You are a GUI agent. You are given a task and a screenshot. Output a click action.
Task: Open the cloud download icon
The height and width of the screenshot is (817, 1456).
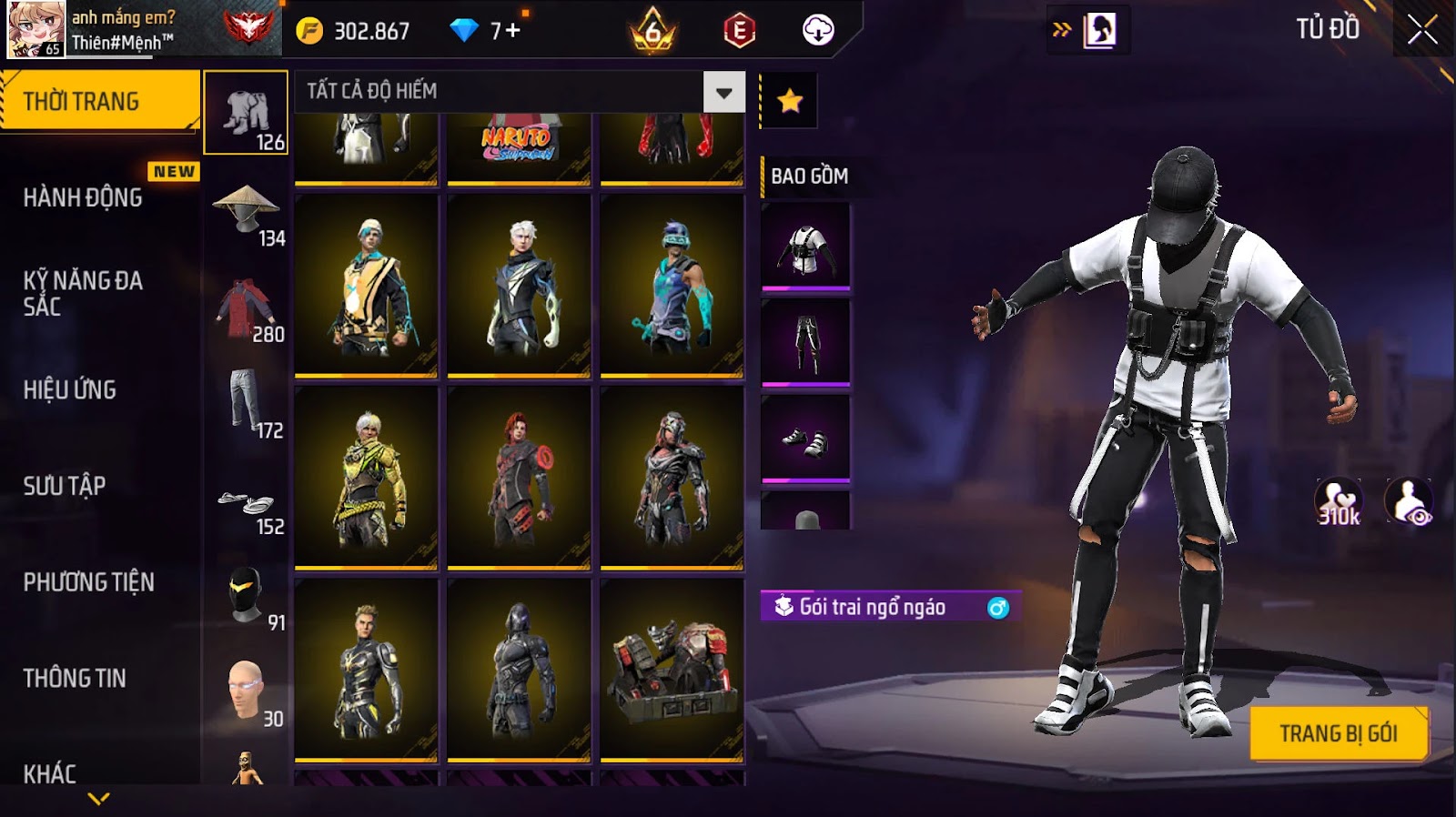818,31
